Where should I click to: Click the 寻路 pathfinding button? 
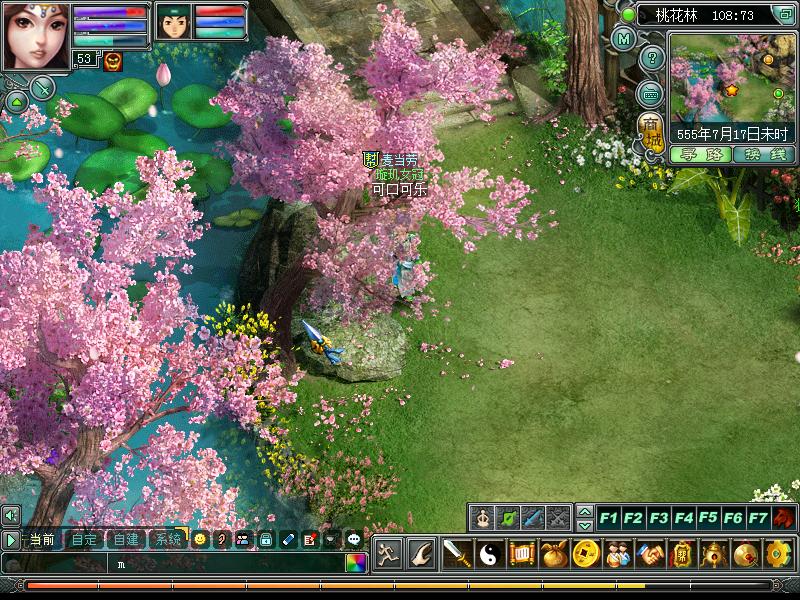[x=700, y=154]
